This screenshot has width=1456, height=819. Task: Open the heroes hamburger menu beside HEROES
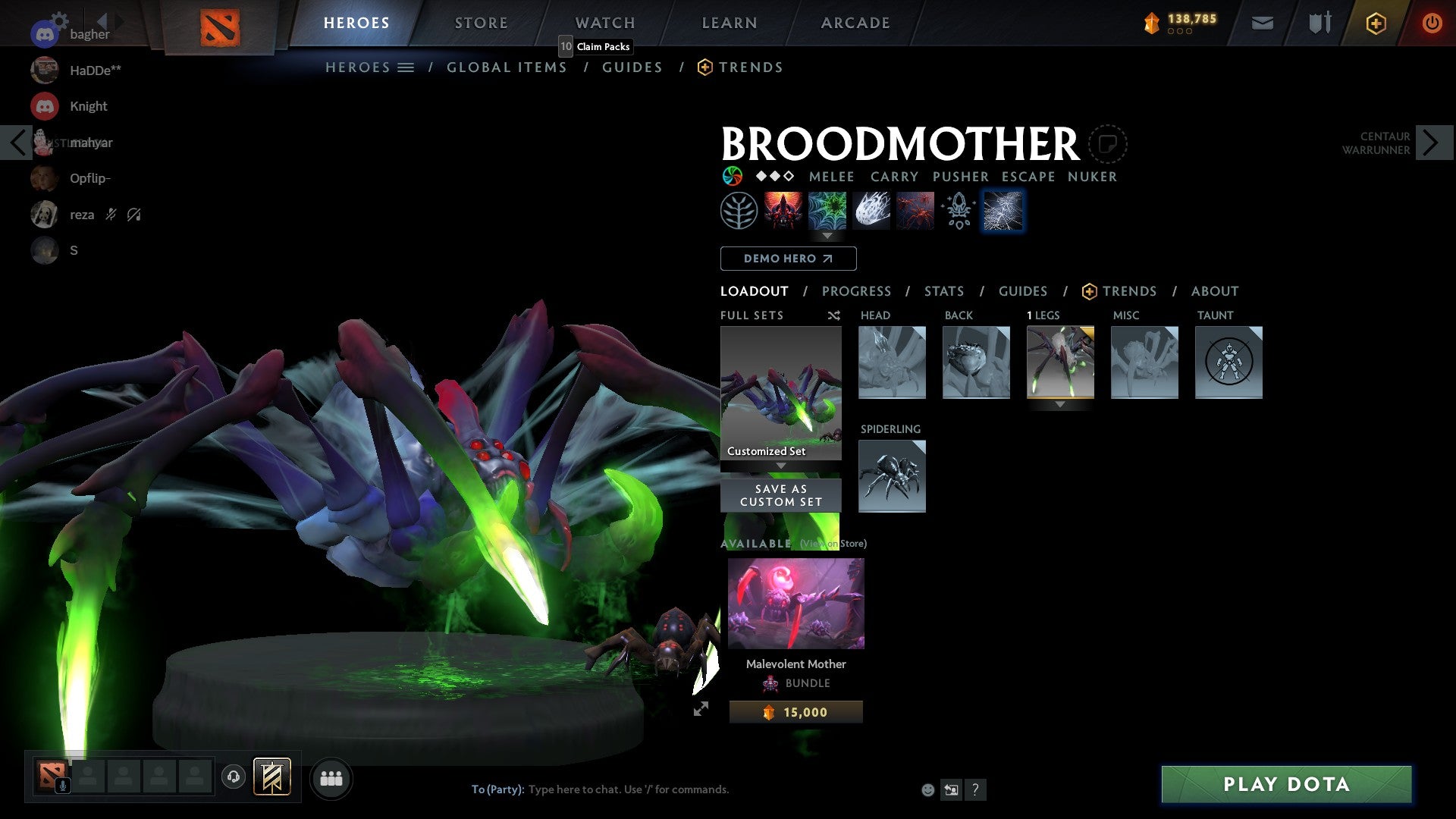click(406, 67)
